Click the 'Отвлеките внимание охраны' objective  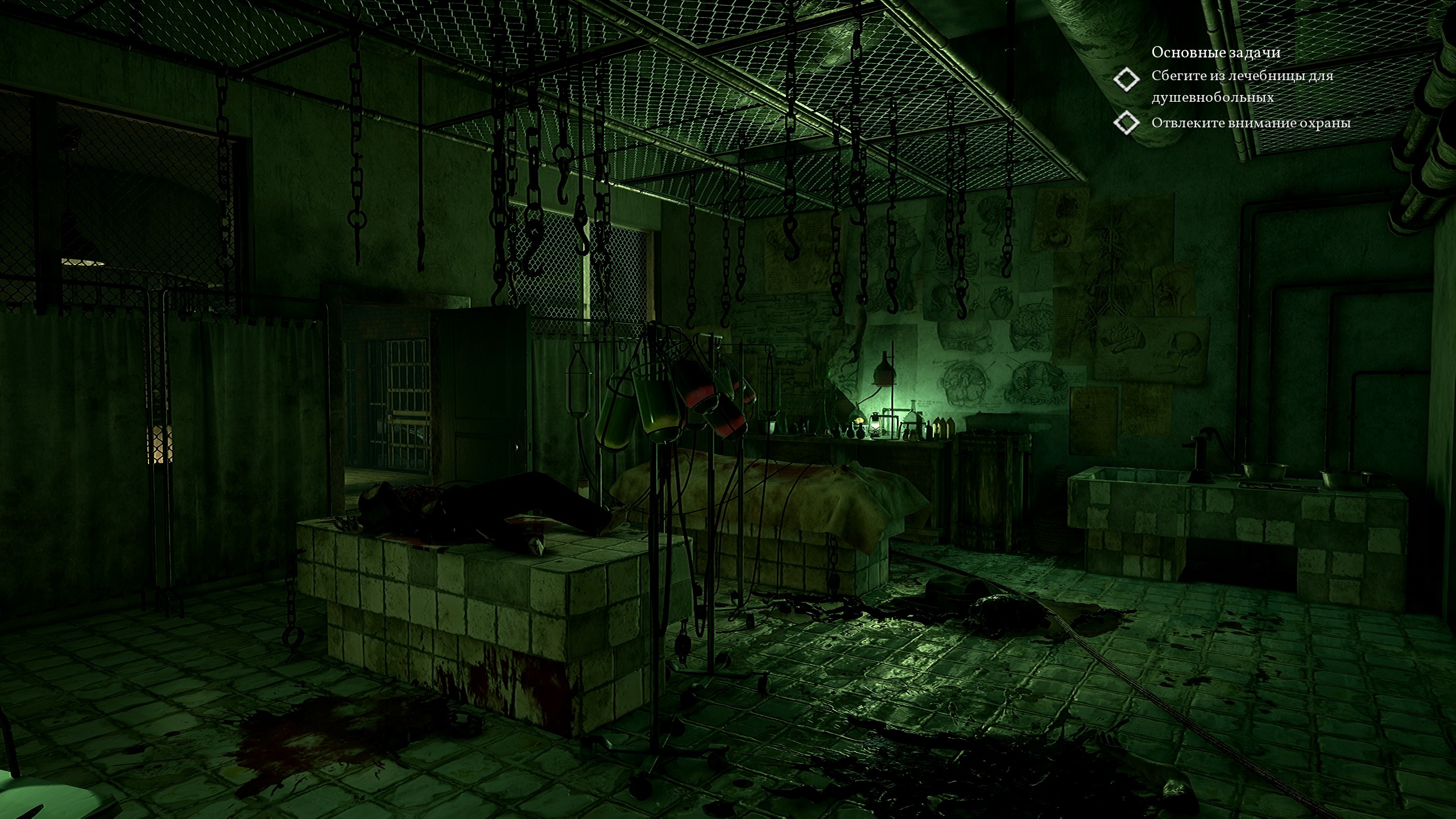(1251, 123)
